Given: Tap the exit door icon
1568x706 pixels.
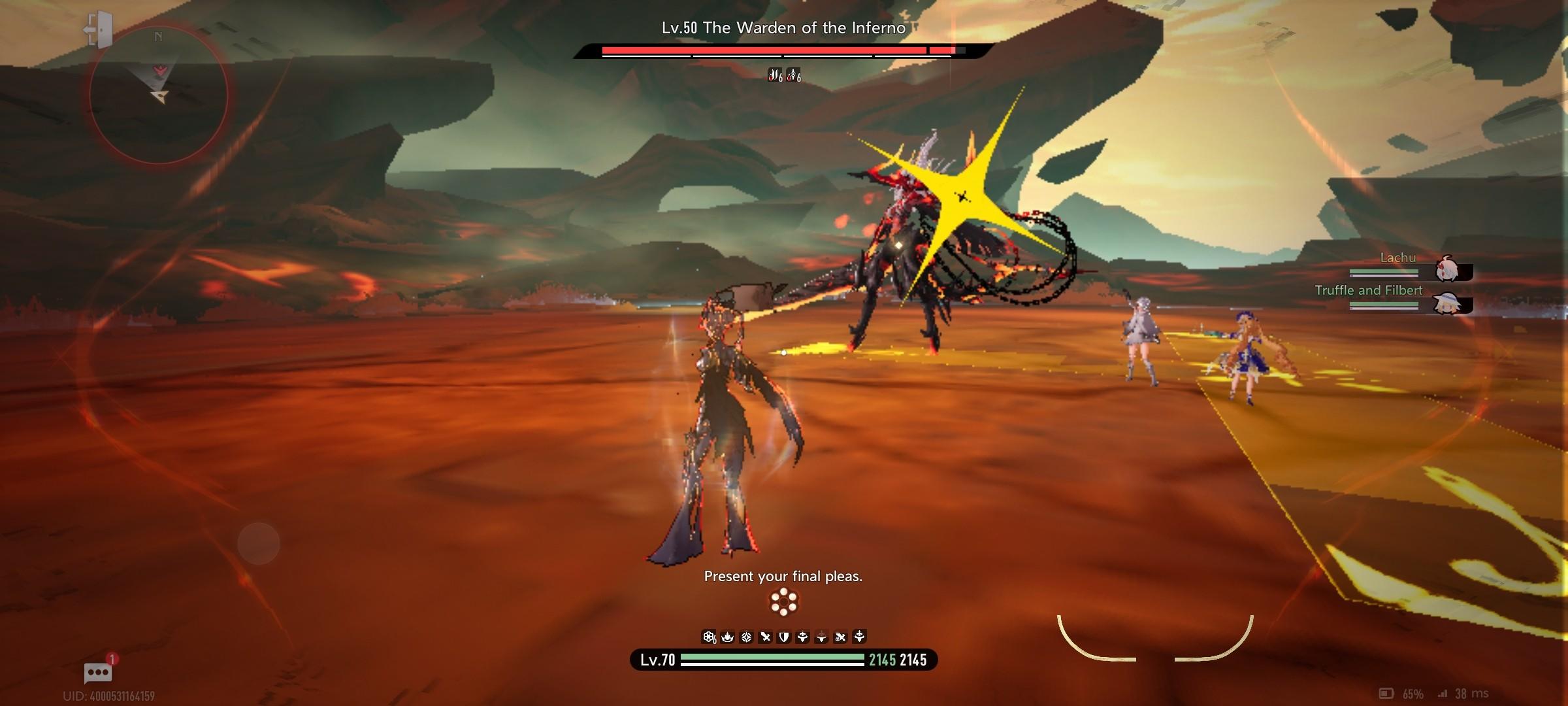Looking at the screenshot, I should (99, 29).
